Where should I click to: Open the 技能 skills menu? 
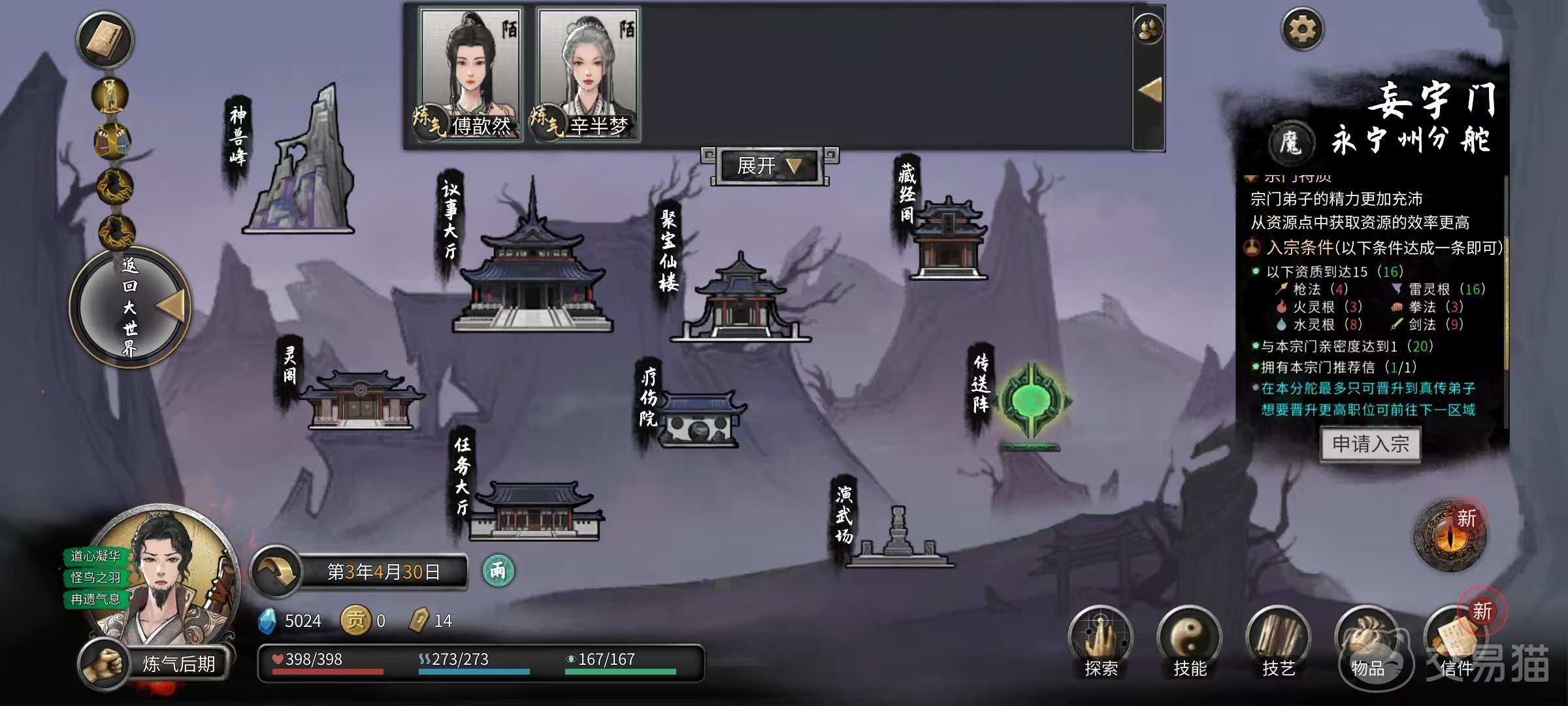point(1190,642)
